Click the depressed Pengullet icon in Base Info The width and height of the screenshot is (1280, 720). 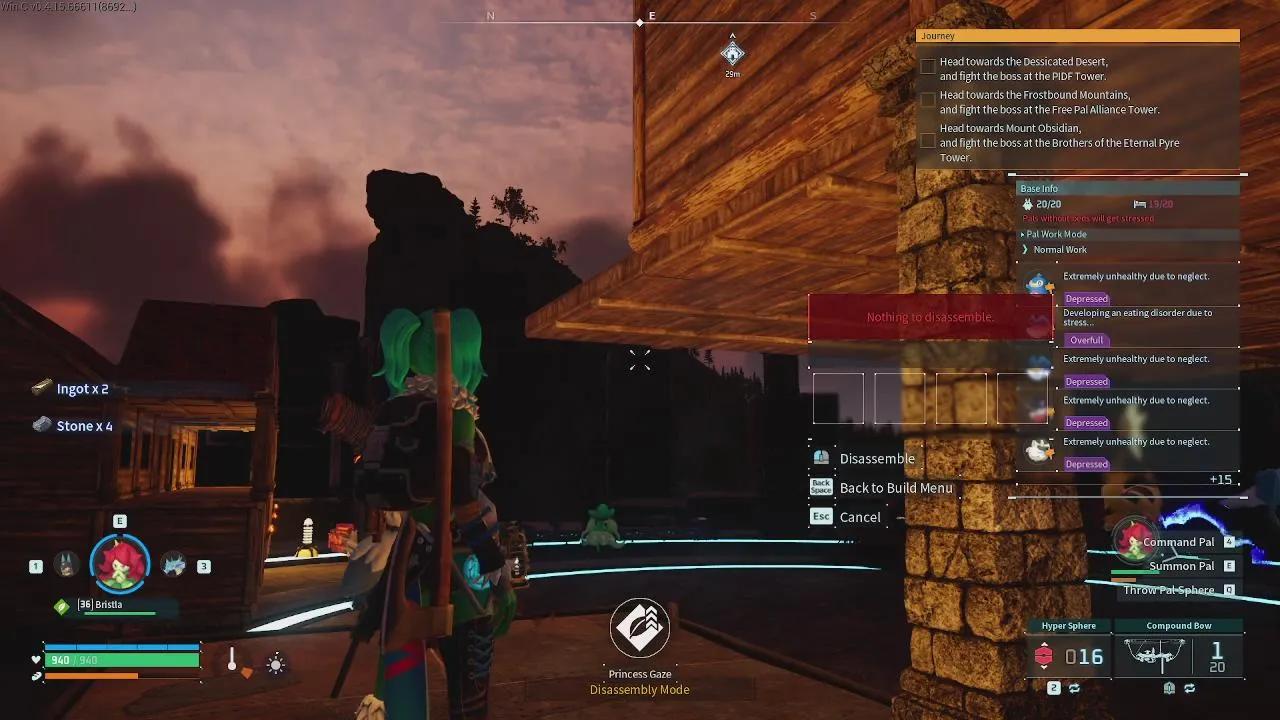click(1037, 283)
